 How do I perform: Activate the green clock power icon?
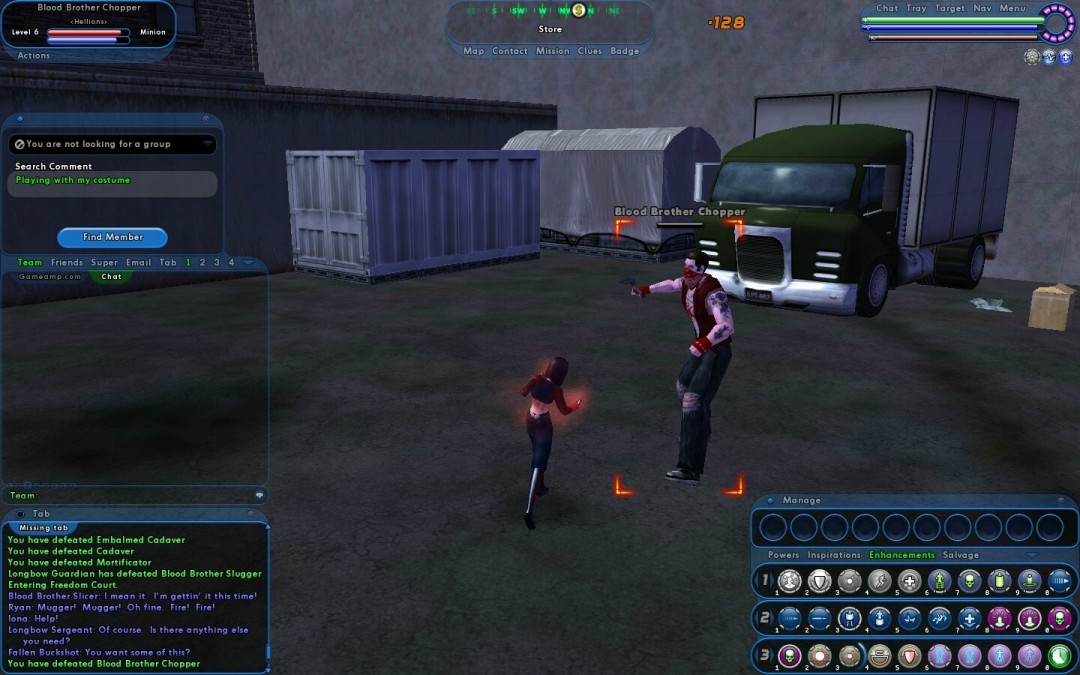pyautogui.click(x=1059, y=655)
